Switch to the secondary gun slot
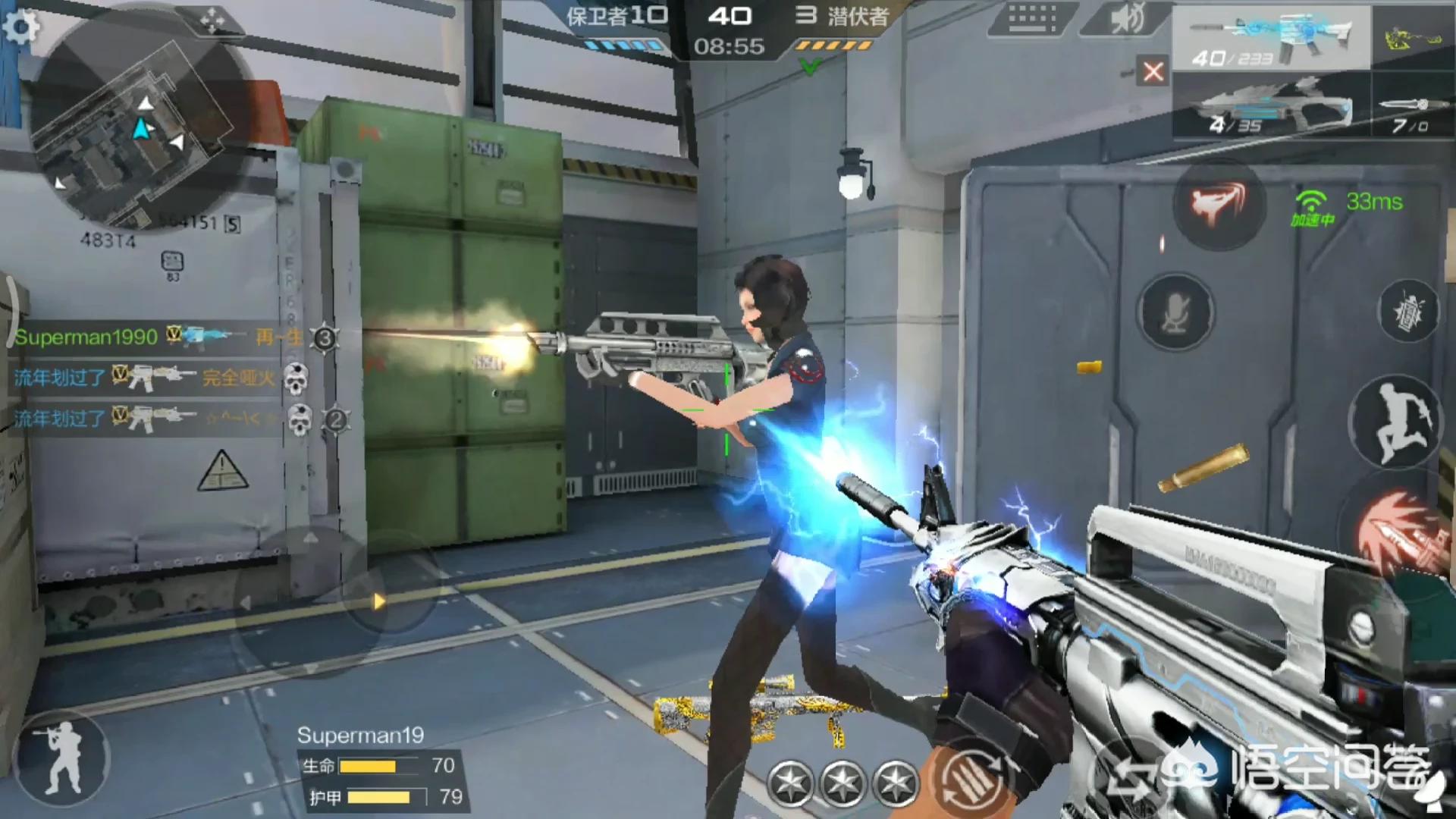The image size is (1456, 819). coord(1271,106)
